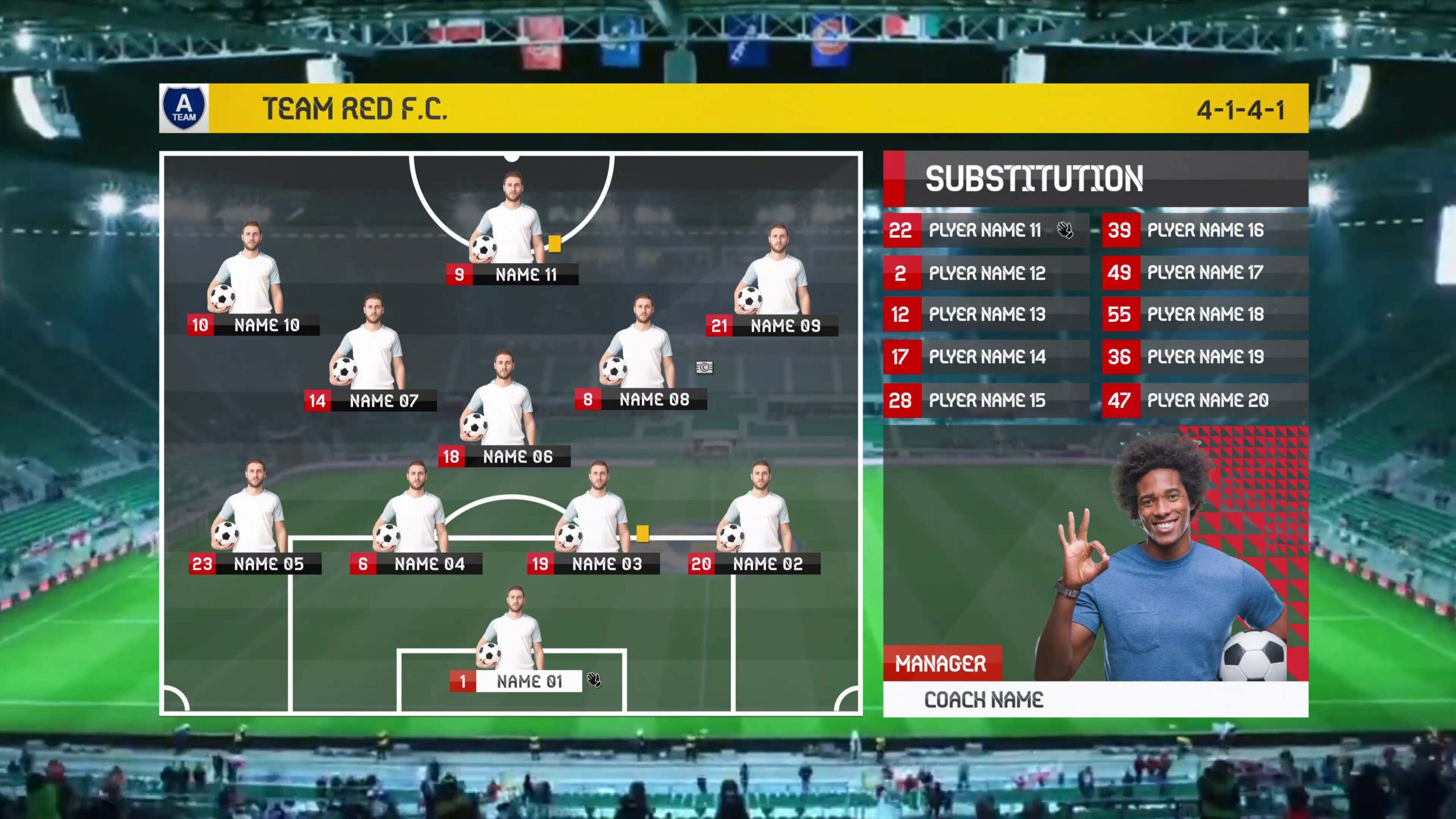Select defender number 19 NAME 03

click(x=594, y=564)
